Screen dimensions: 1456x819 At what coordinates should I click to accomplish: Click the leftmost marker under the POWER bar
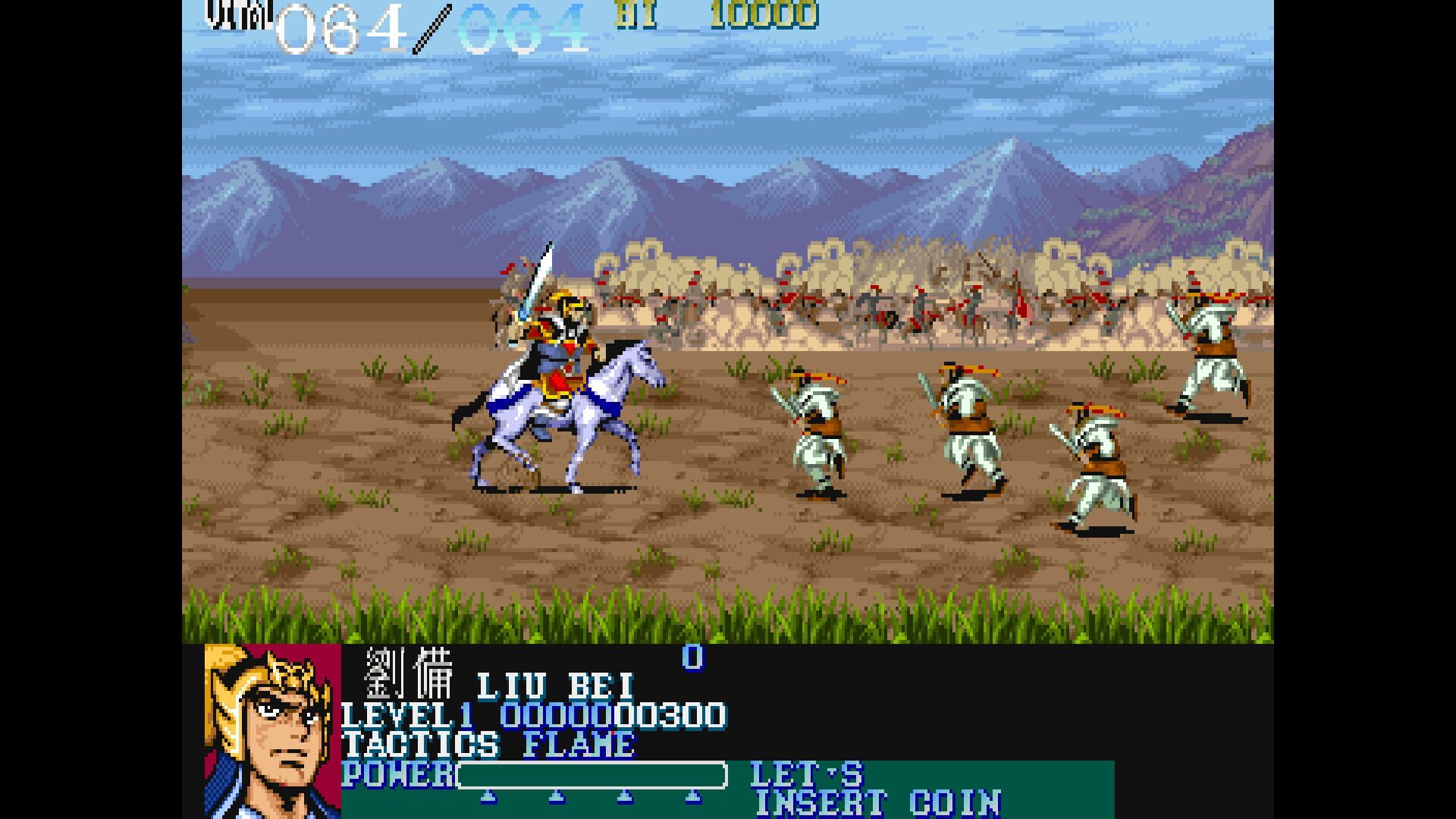[x=488, y=796]
